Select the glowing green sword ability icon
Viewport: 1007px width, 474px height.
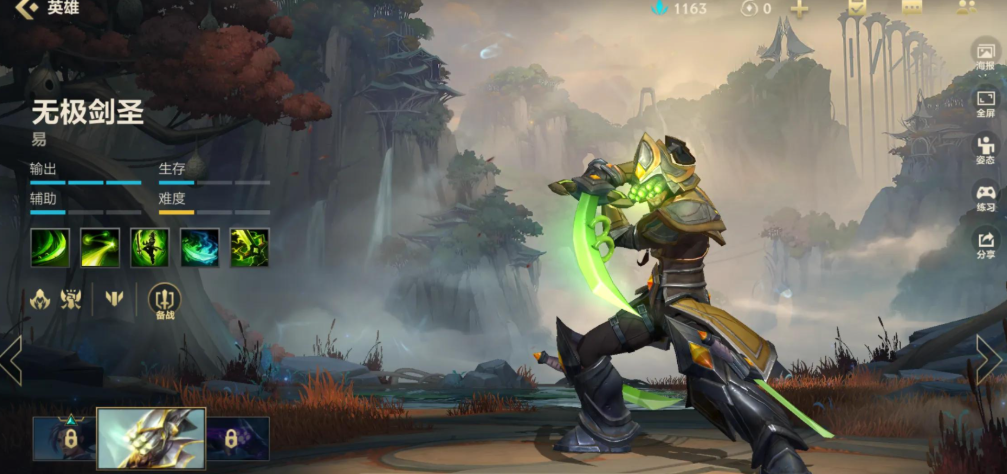250,248
